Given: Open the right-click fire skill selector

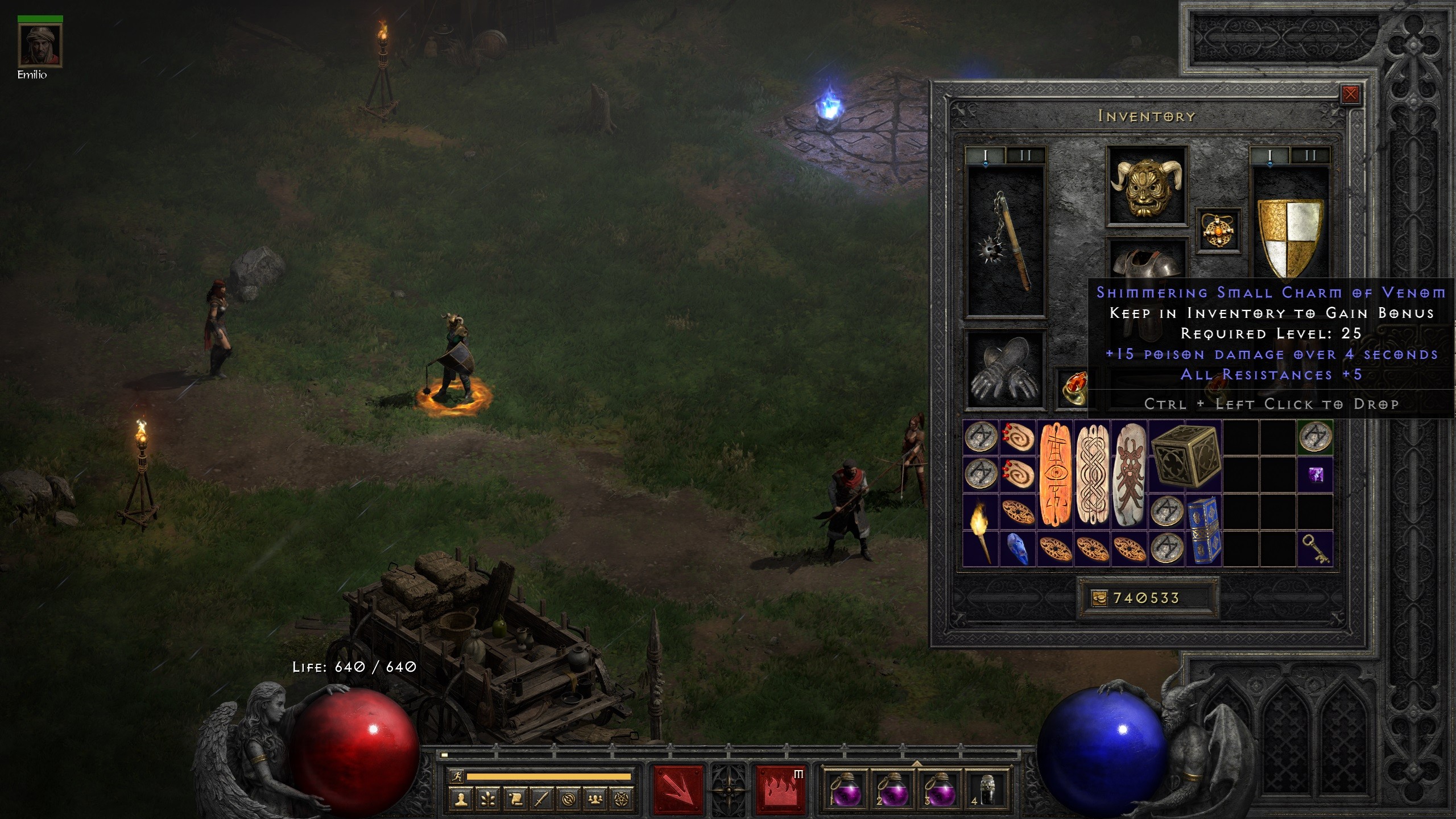Looking at the screenshot, I should coord(780,789).
